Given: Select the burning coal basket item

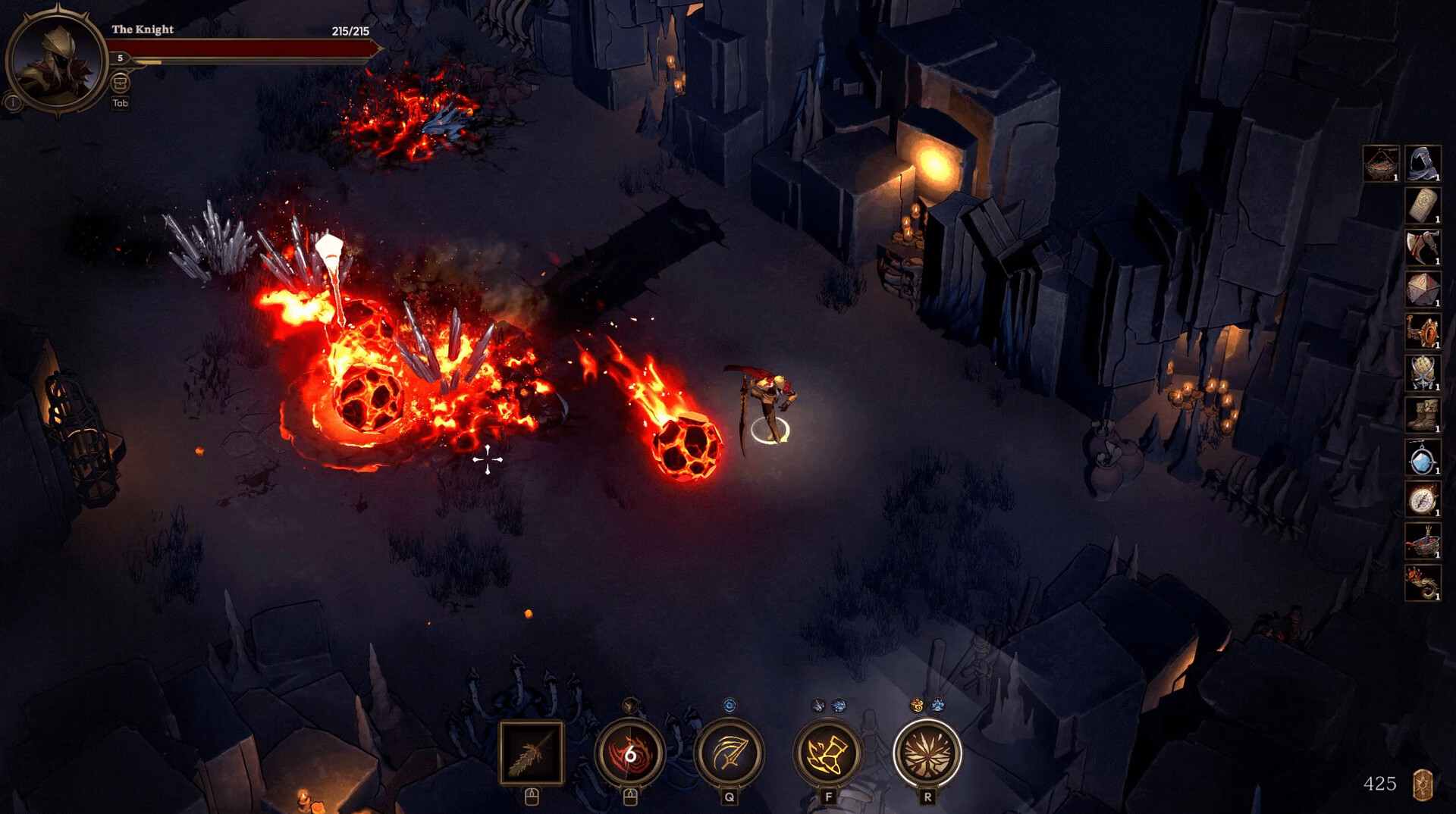Looking at the screenshot, I should click(1381, 163).
